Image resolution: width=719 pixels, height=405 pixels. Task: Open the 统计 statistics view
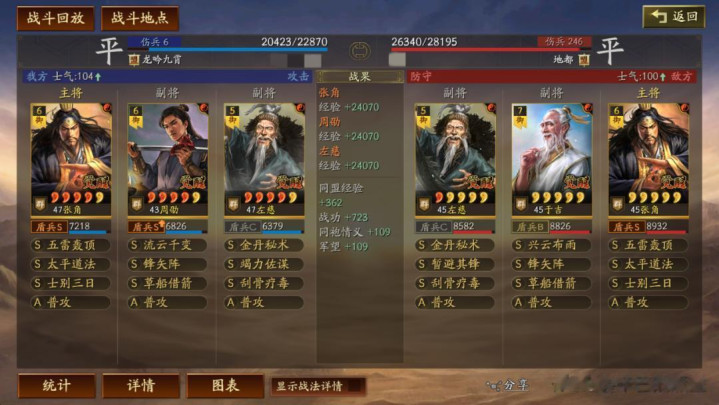(56, 385)
